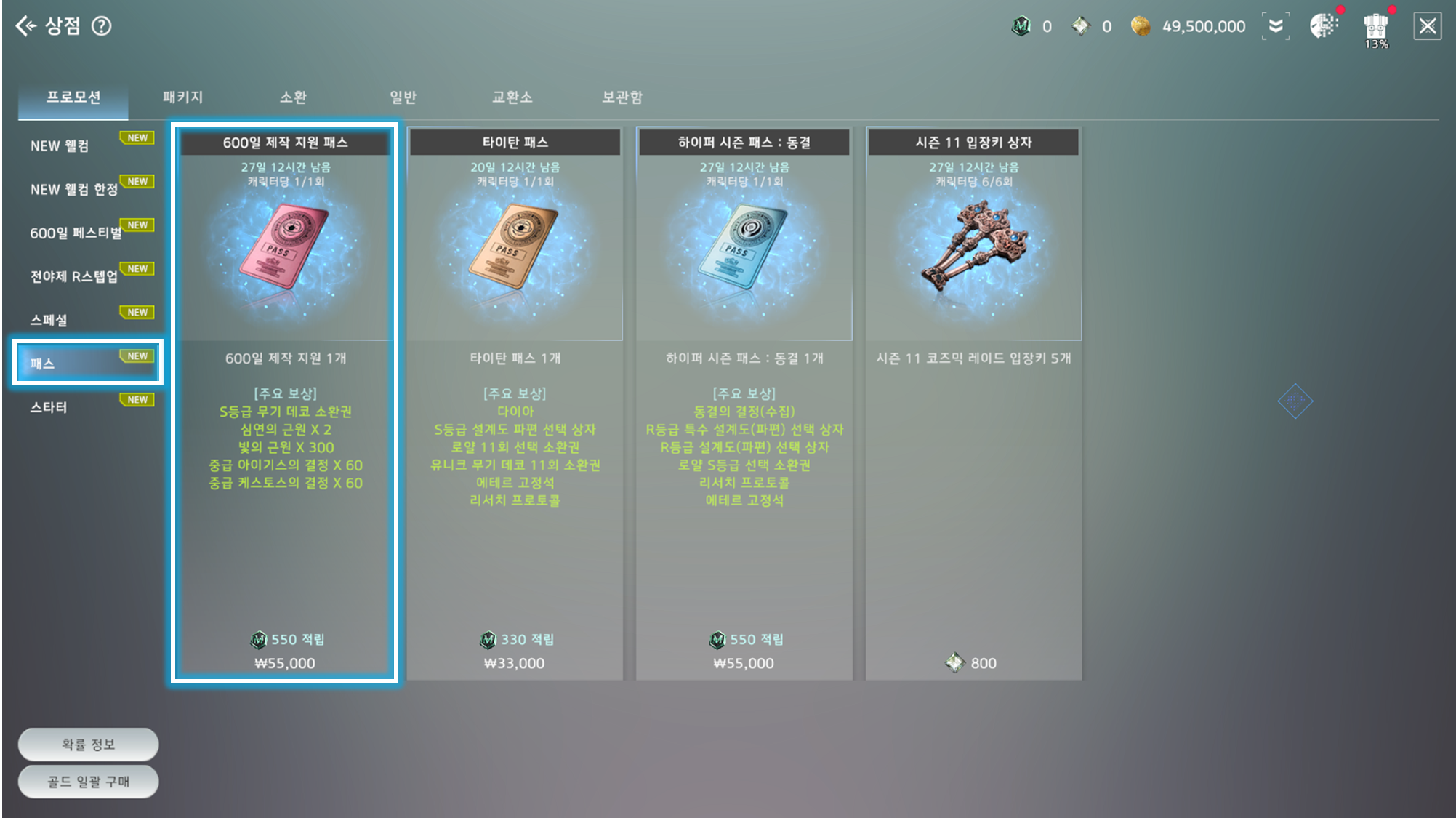Click the 800 diamond price on the key box
The height and width of the screenshot is (818, 1456).
[972, 662]
